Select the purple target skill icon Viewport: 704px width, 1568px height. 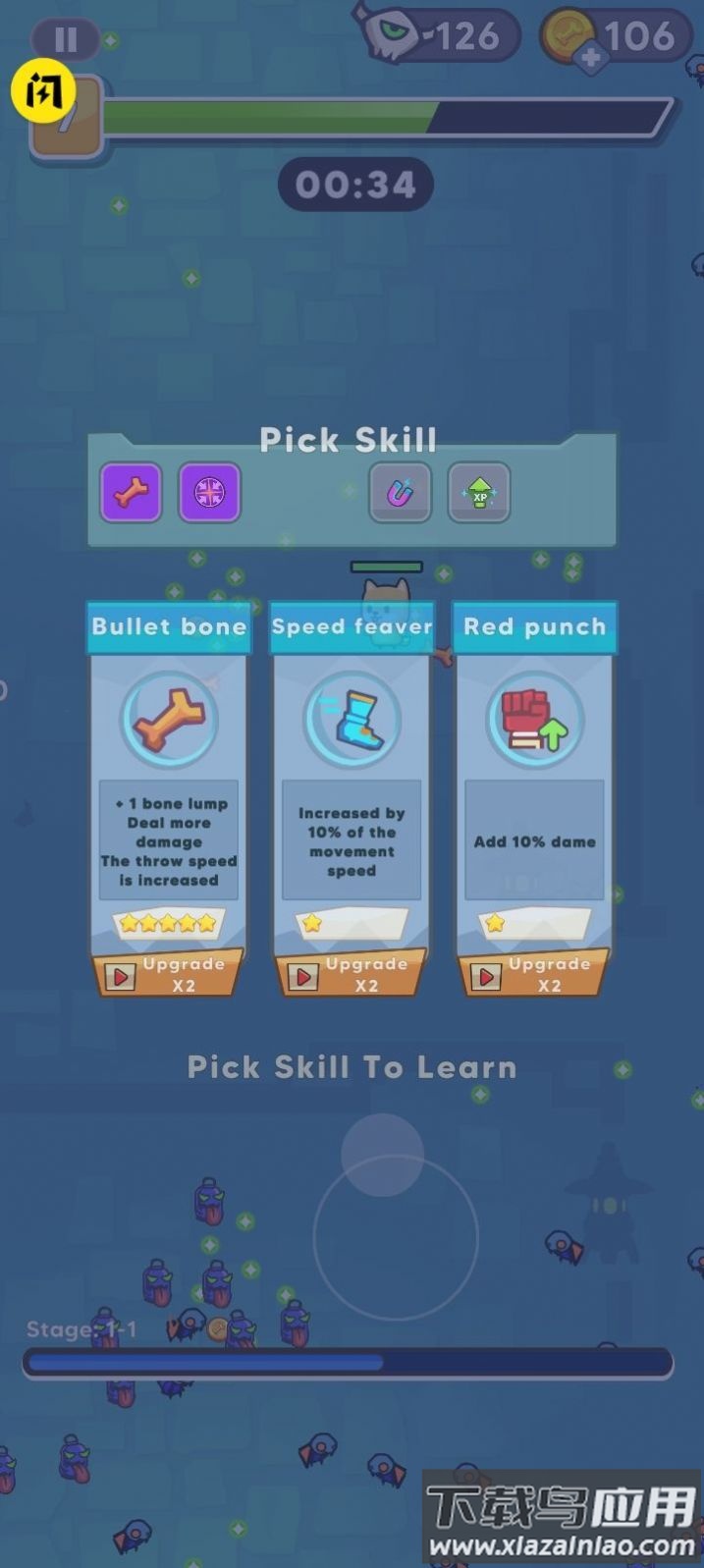click(x=209, y=493)
